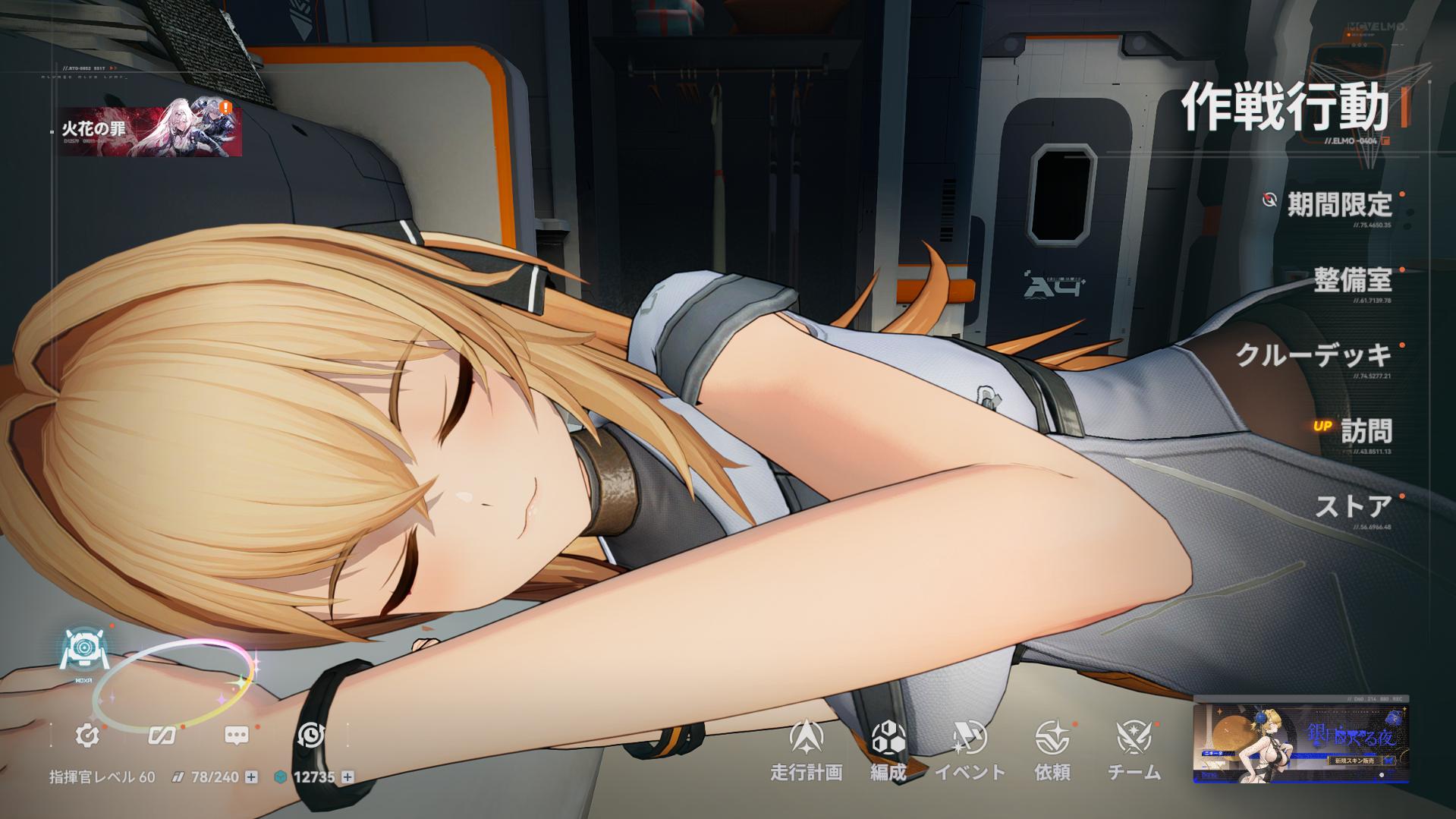Go to クルーデッキ crew deck

coord(1313,355)
